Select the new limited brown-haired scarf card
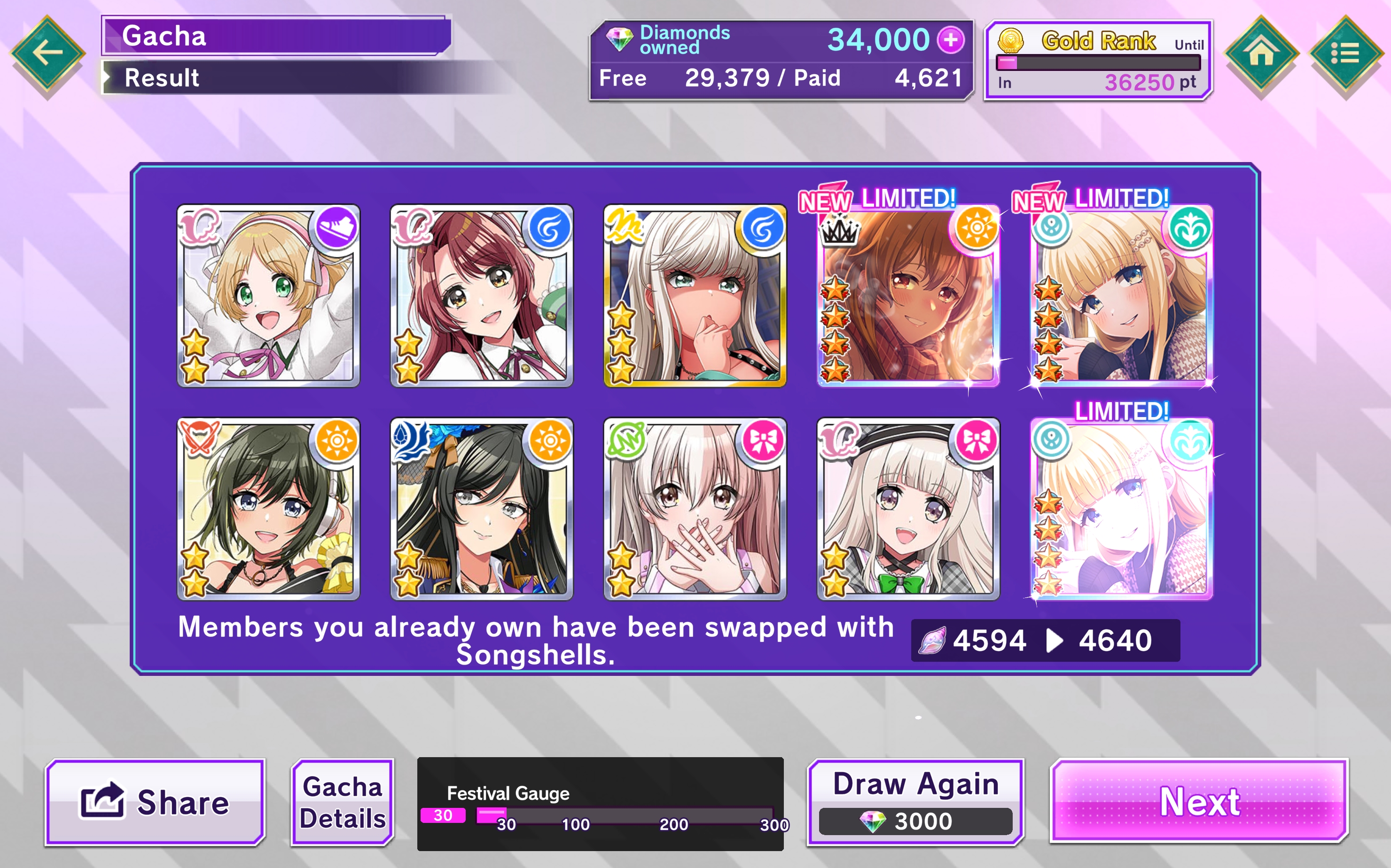 908,295
